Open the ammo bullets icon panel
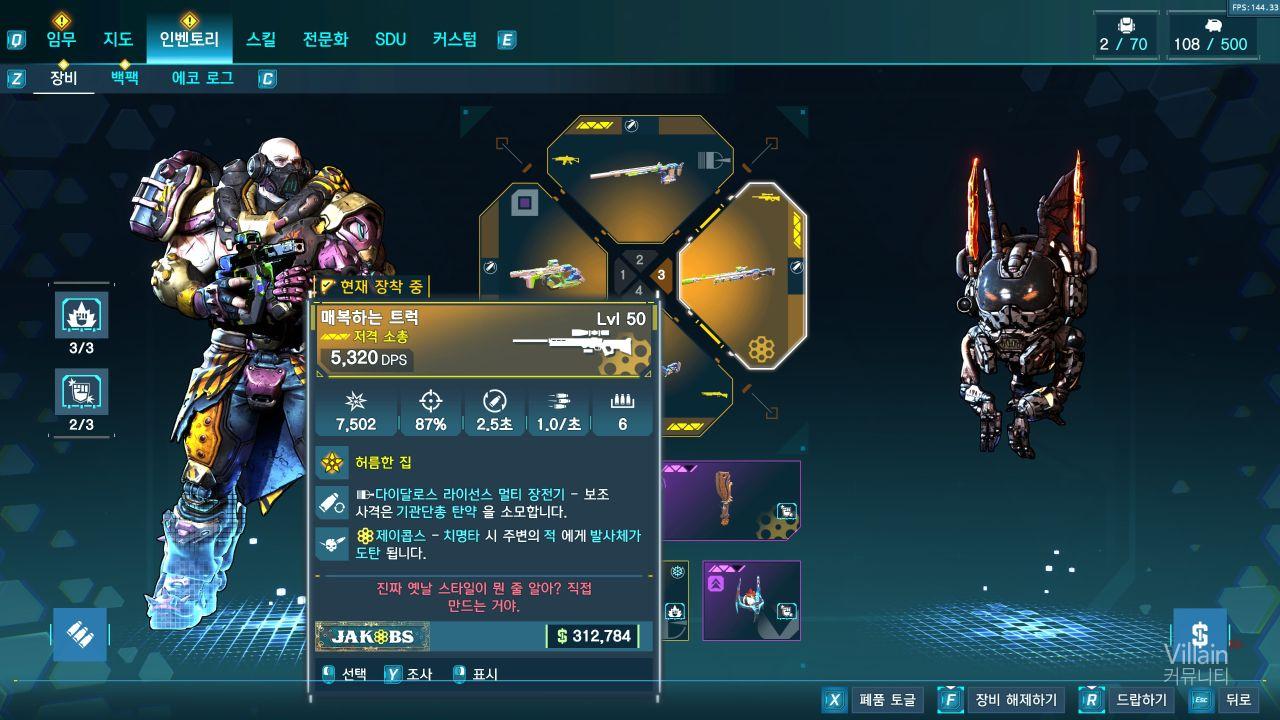 coord(79,634)
